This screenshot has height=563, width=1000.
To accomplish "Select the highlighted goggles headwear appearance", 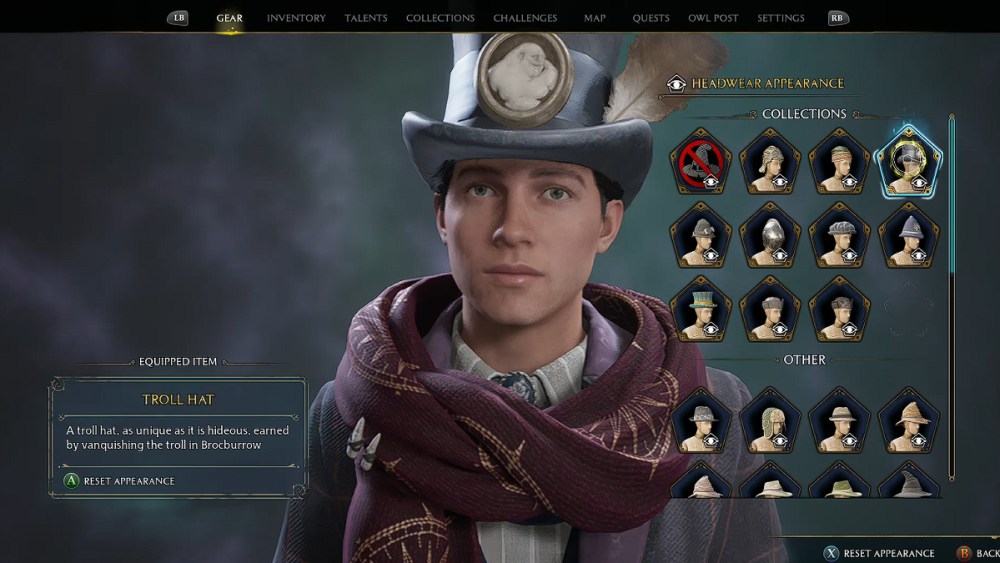I will [x=908, y=162].
